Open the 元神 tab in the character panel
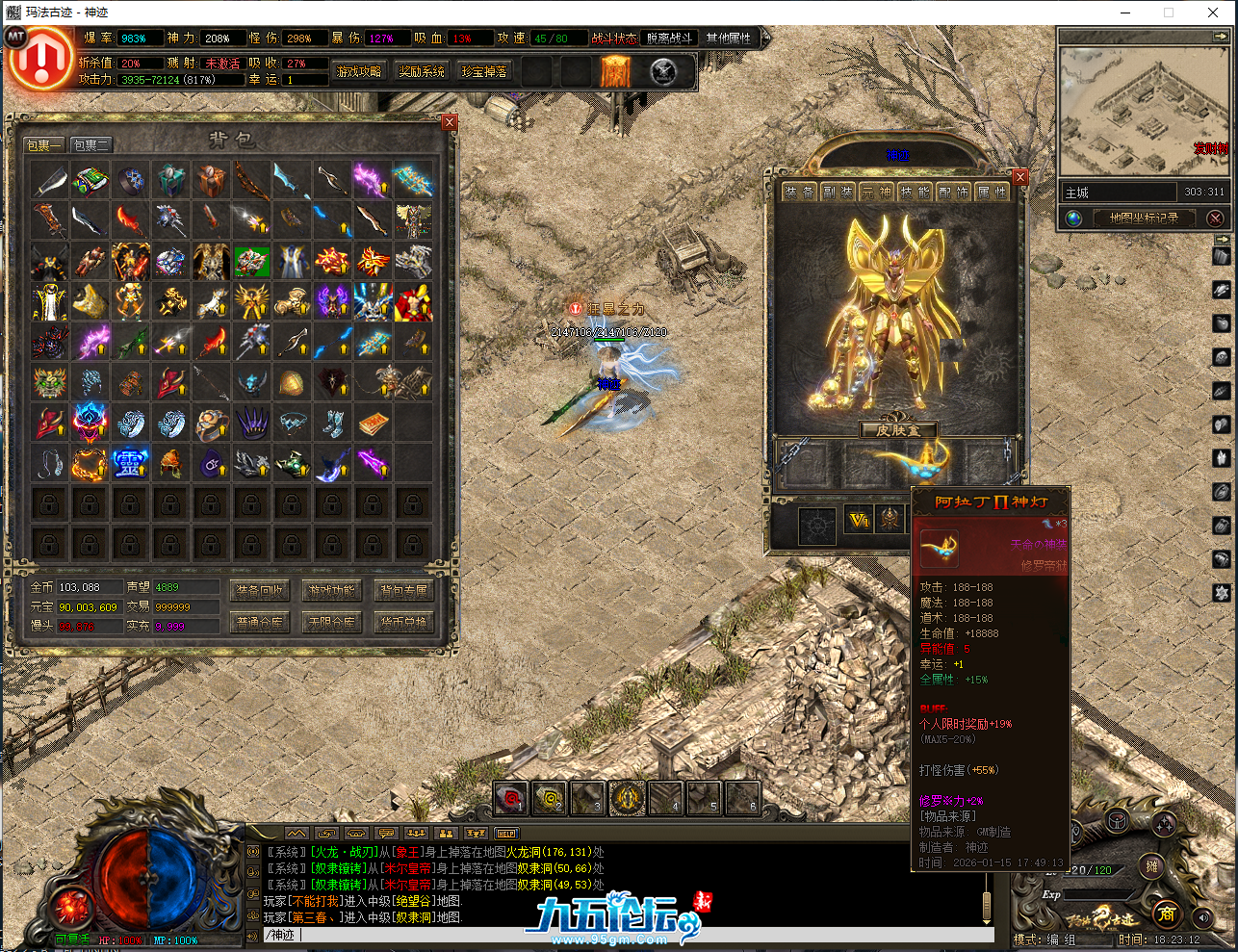This screenshot has height=952, width=1238. point(876,193)
